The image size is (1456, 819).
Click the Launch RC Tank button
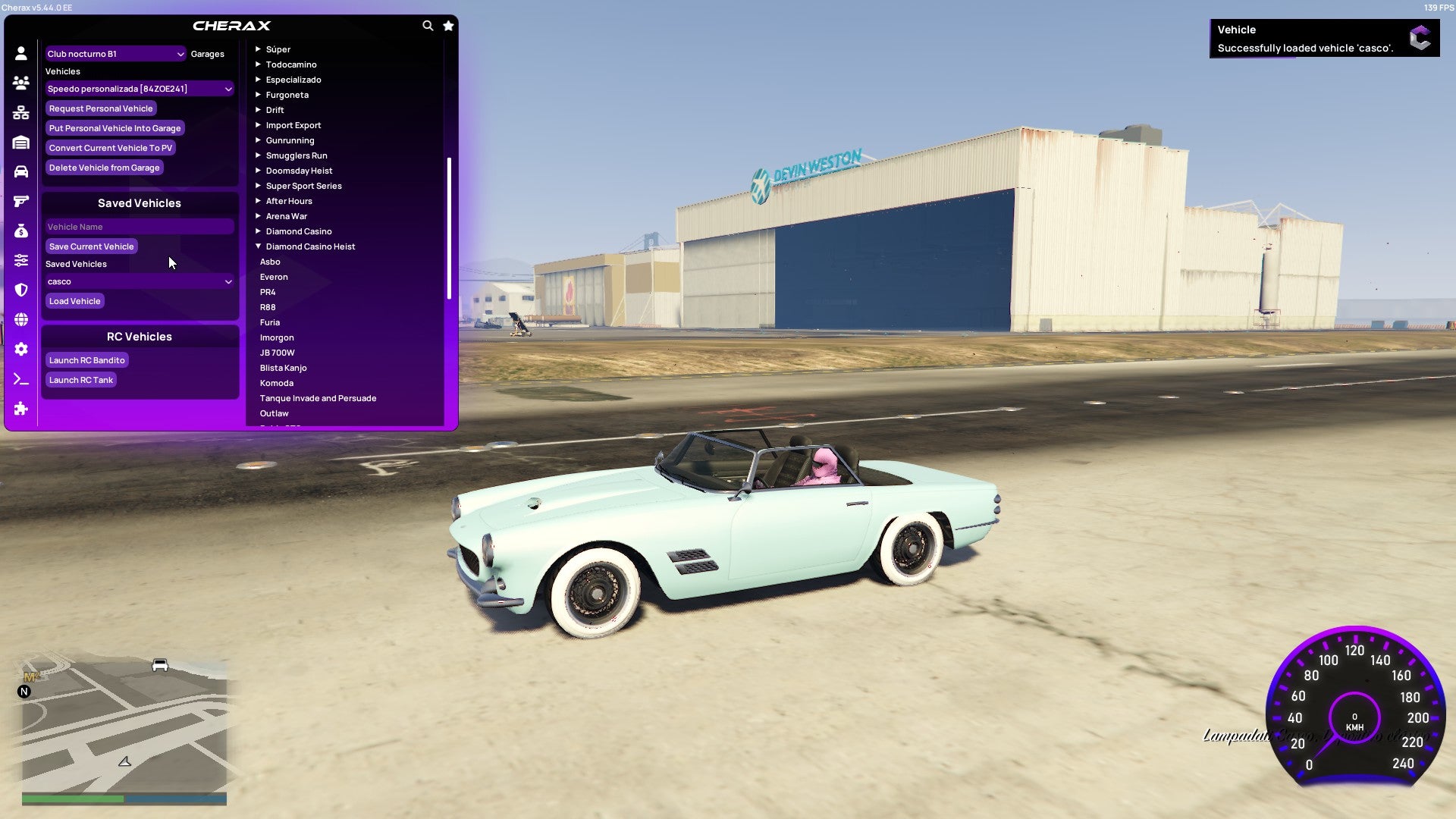pyautogui.click(x=80, y=379)
